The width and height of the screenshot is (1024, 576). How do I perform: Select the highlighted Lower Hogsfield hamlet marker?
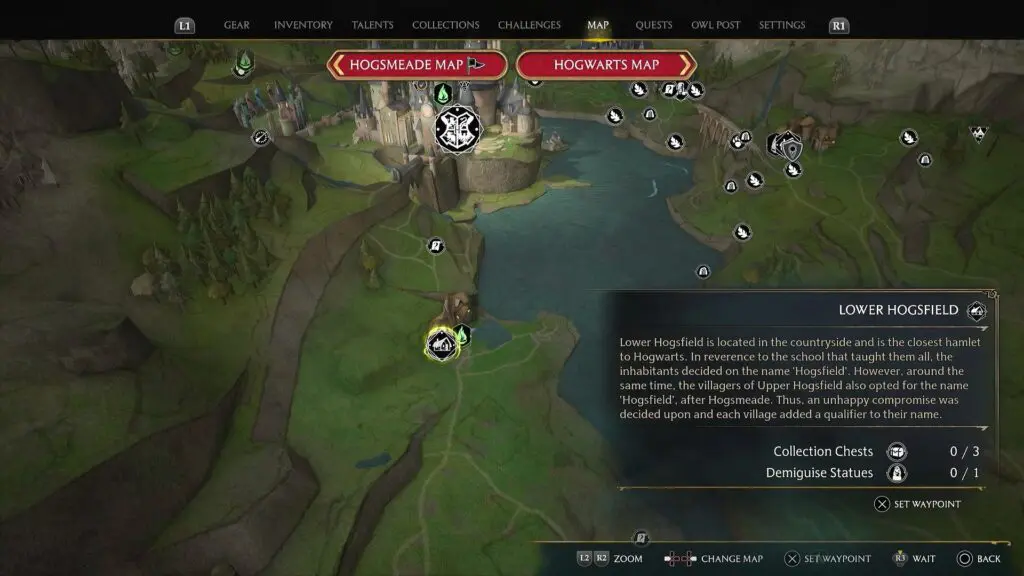[441, 345]
